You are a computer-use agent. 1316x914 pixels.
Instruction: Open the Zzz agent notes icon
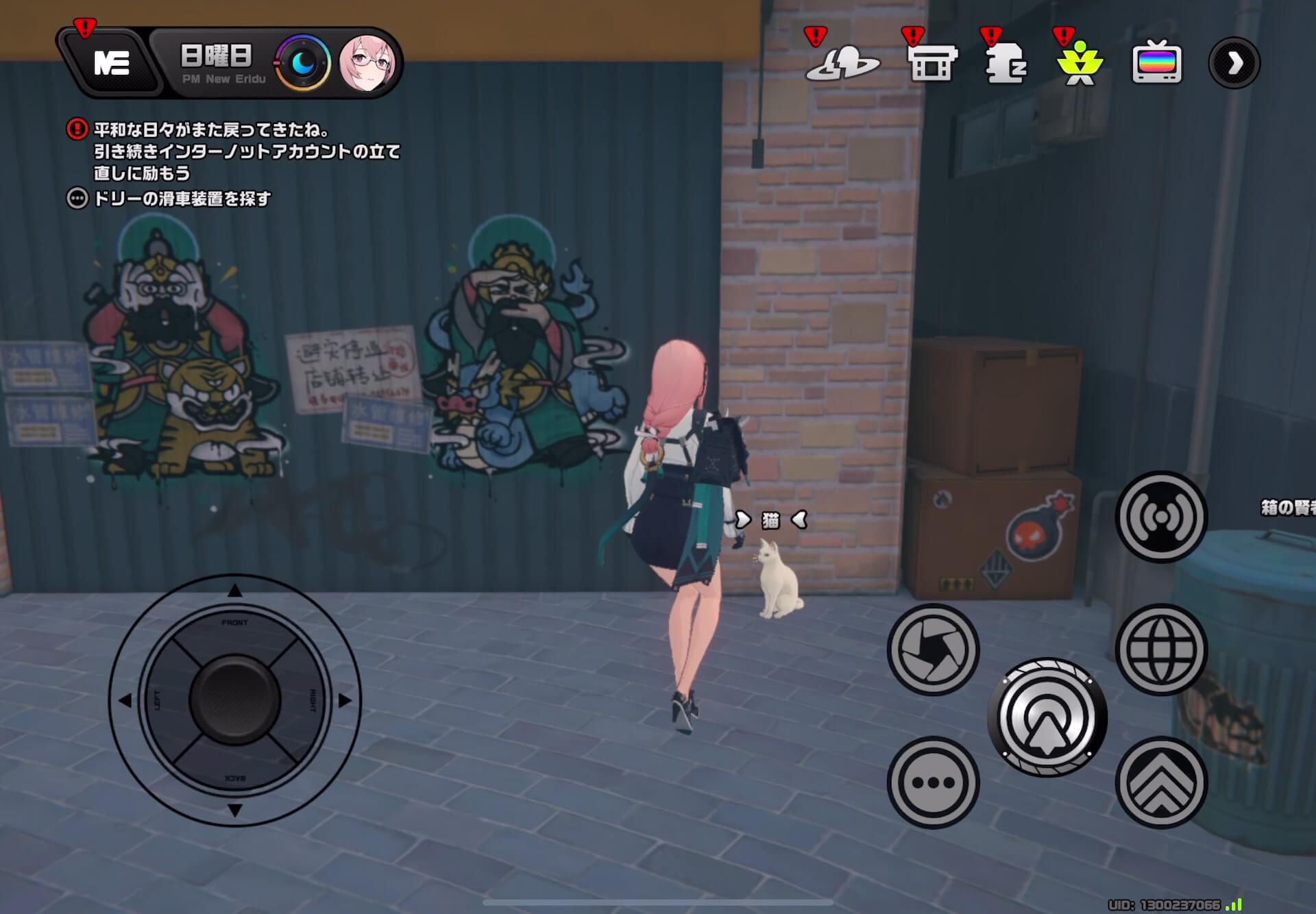click(x=1006, y=65)
